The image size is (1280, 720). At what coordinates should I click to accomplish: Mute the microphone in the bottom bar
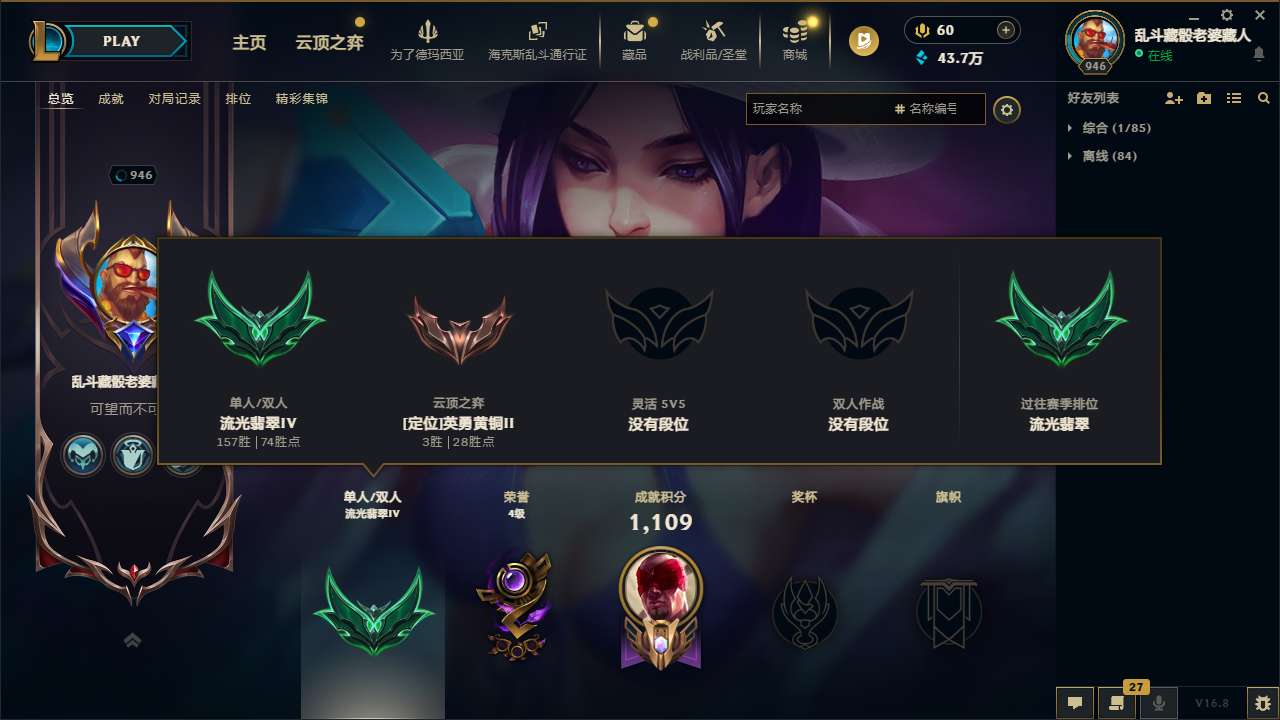tap(1160, 703)
